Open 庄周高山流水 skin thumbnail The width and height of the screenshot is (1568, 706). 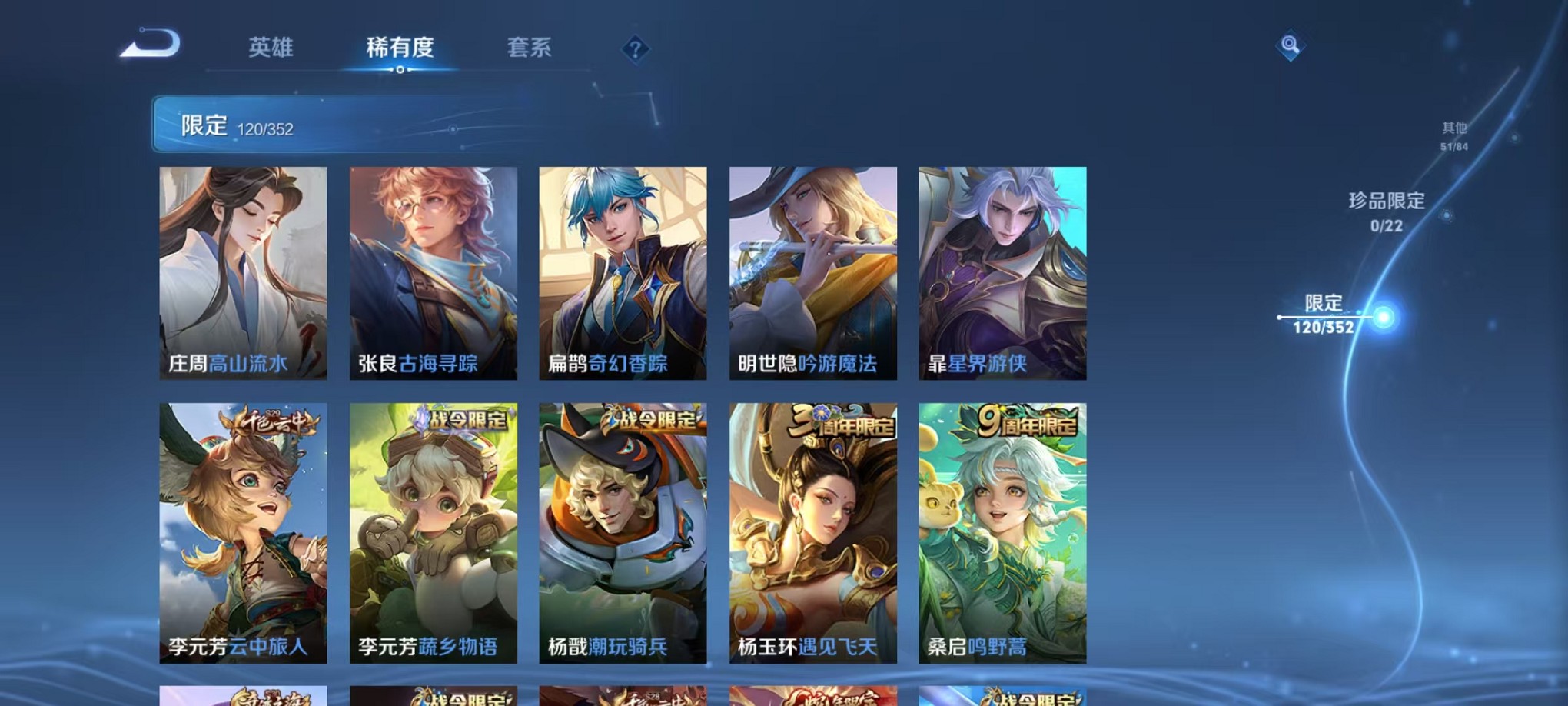click(244, 273)
